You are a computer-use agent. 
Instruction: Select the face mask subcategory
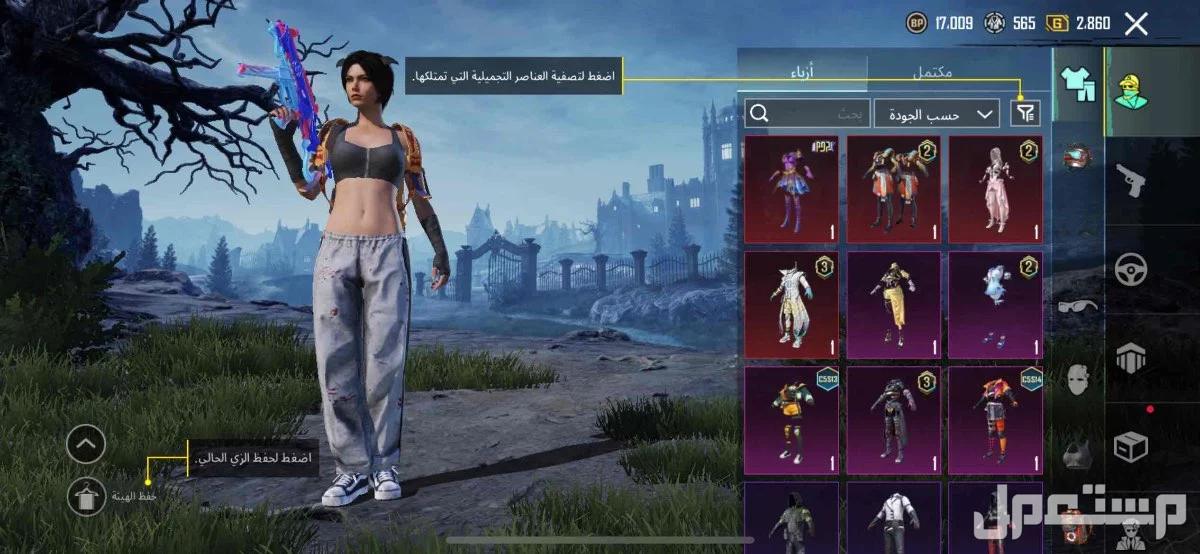(x=1077, y=380)
